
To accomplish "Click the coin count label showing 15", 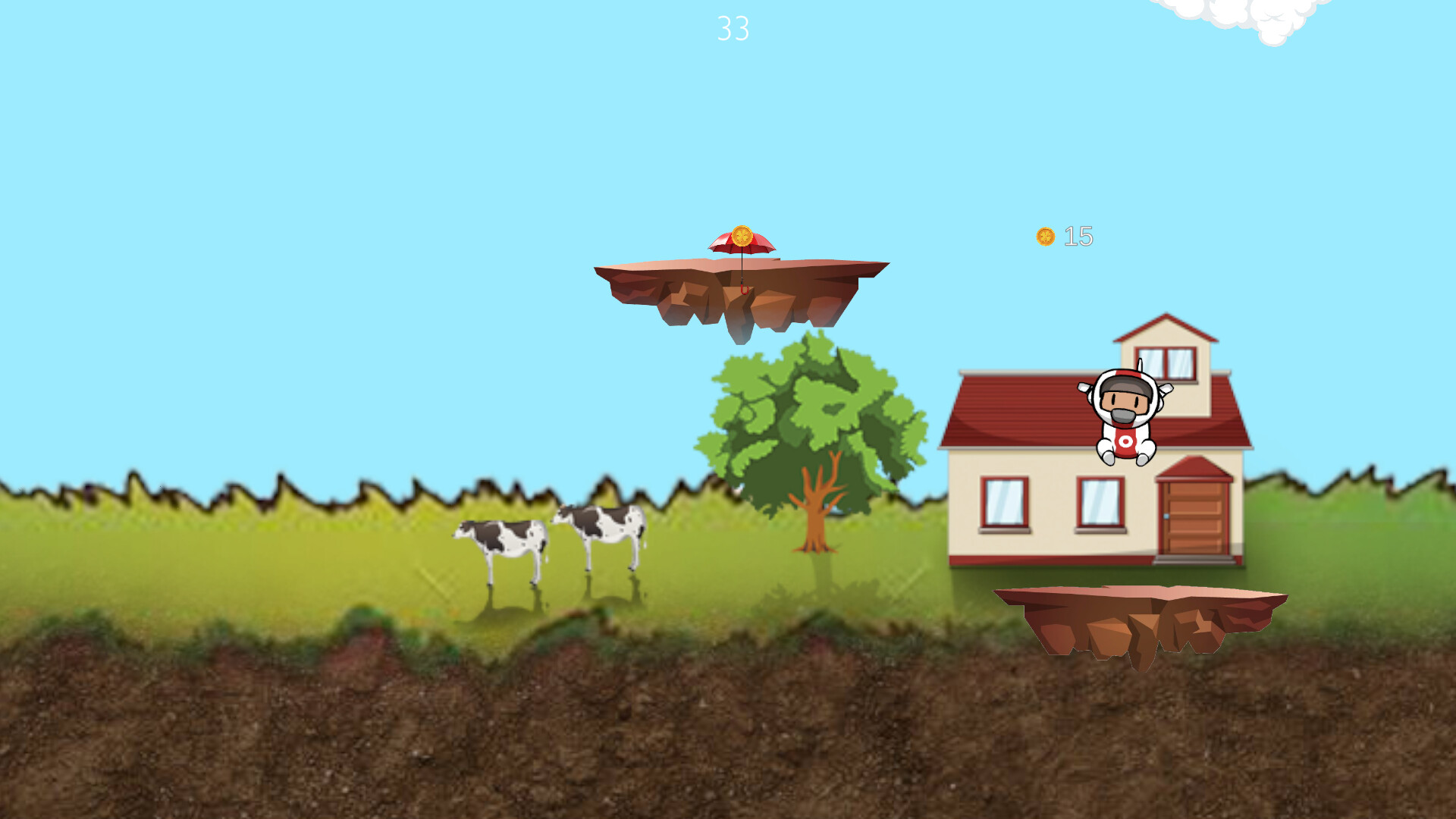I will [1079, 237].
